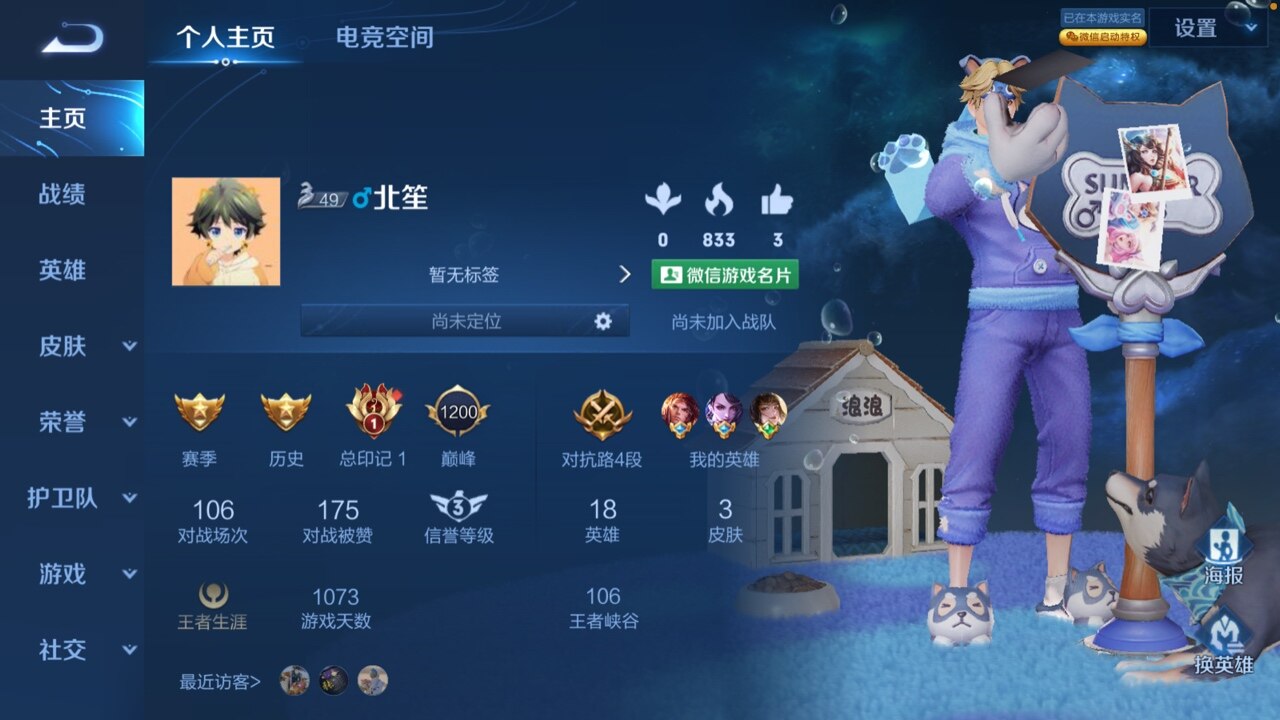Click the back arrow button
This screenshot has height=720, width=1280.
(x=72, y=39)
